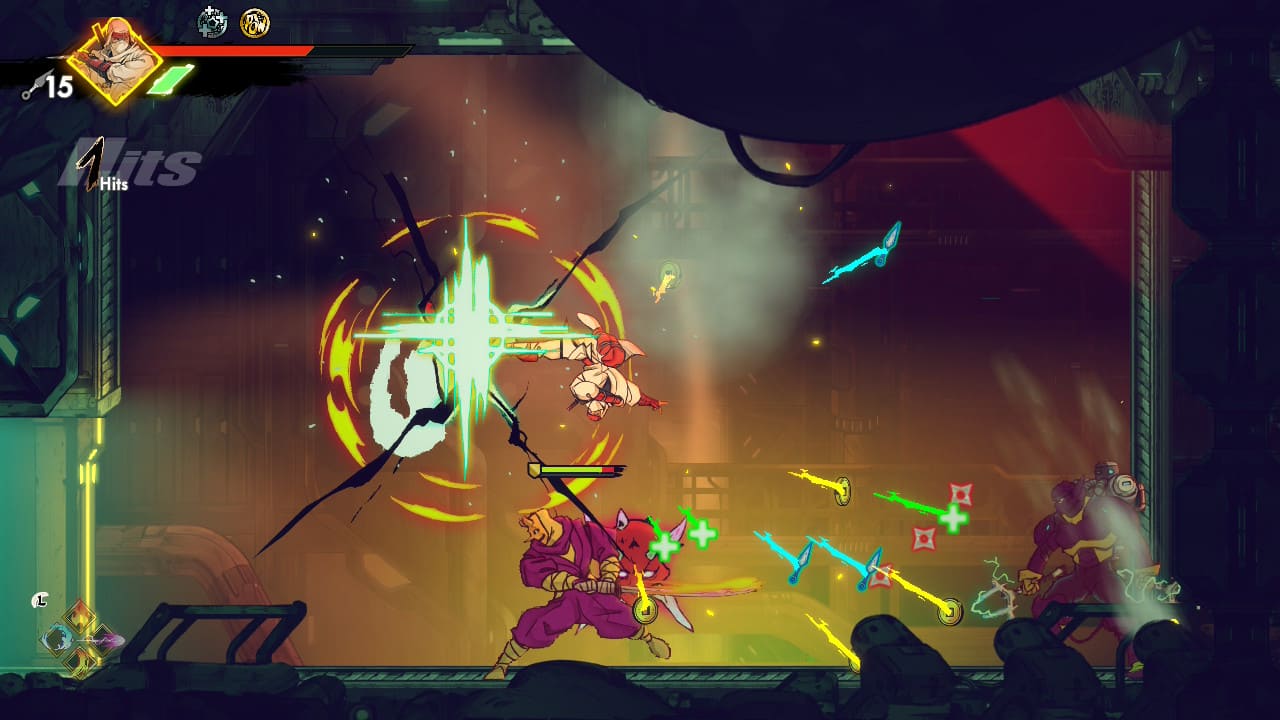Select the gold POW buff icon
1280x720 pixels.
click(254, 22)
